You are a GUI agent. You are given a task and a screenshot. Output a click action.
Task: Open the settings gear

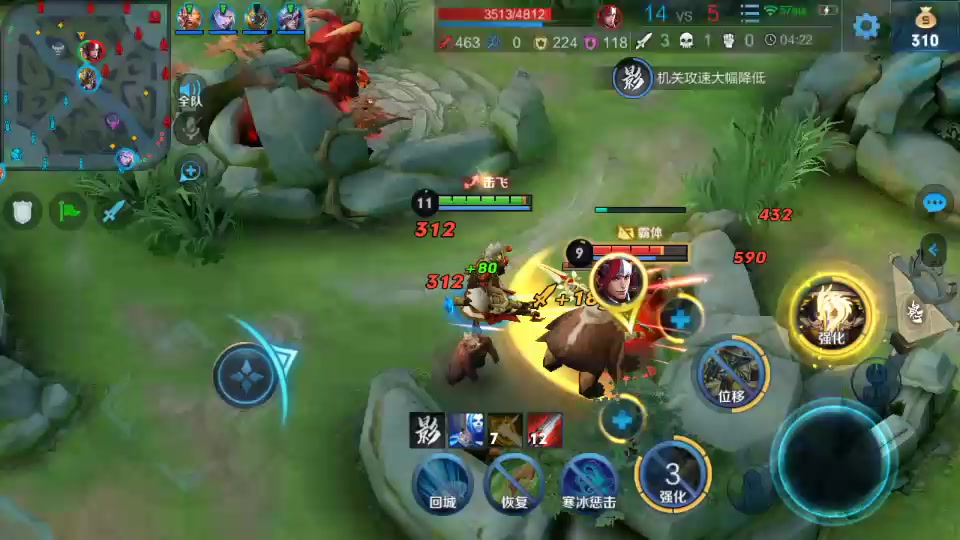point(866,26)
